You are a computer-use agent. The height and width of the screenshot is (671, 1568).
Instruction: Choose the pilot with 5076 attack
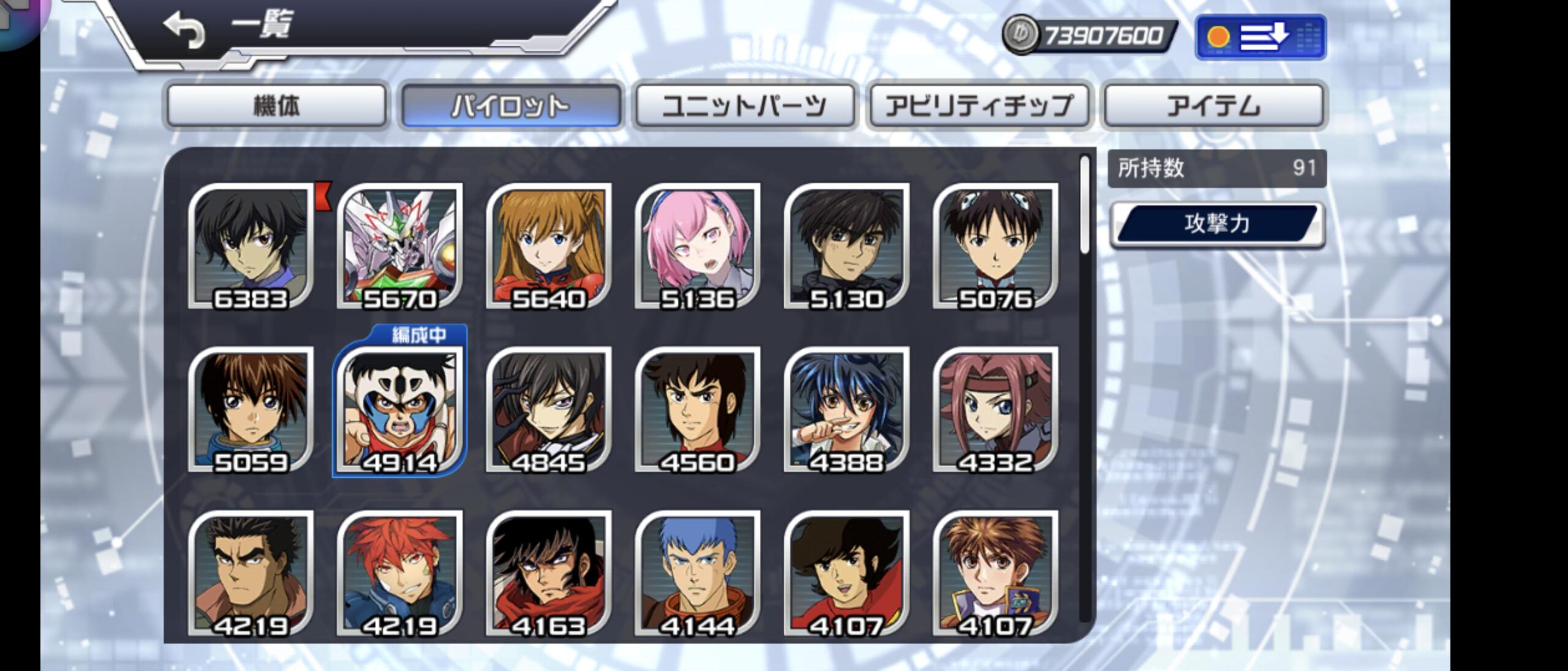click(x=995, y=246)
